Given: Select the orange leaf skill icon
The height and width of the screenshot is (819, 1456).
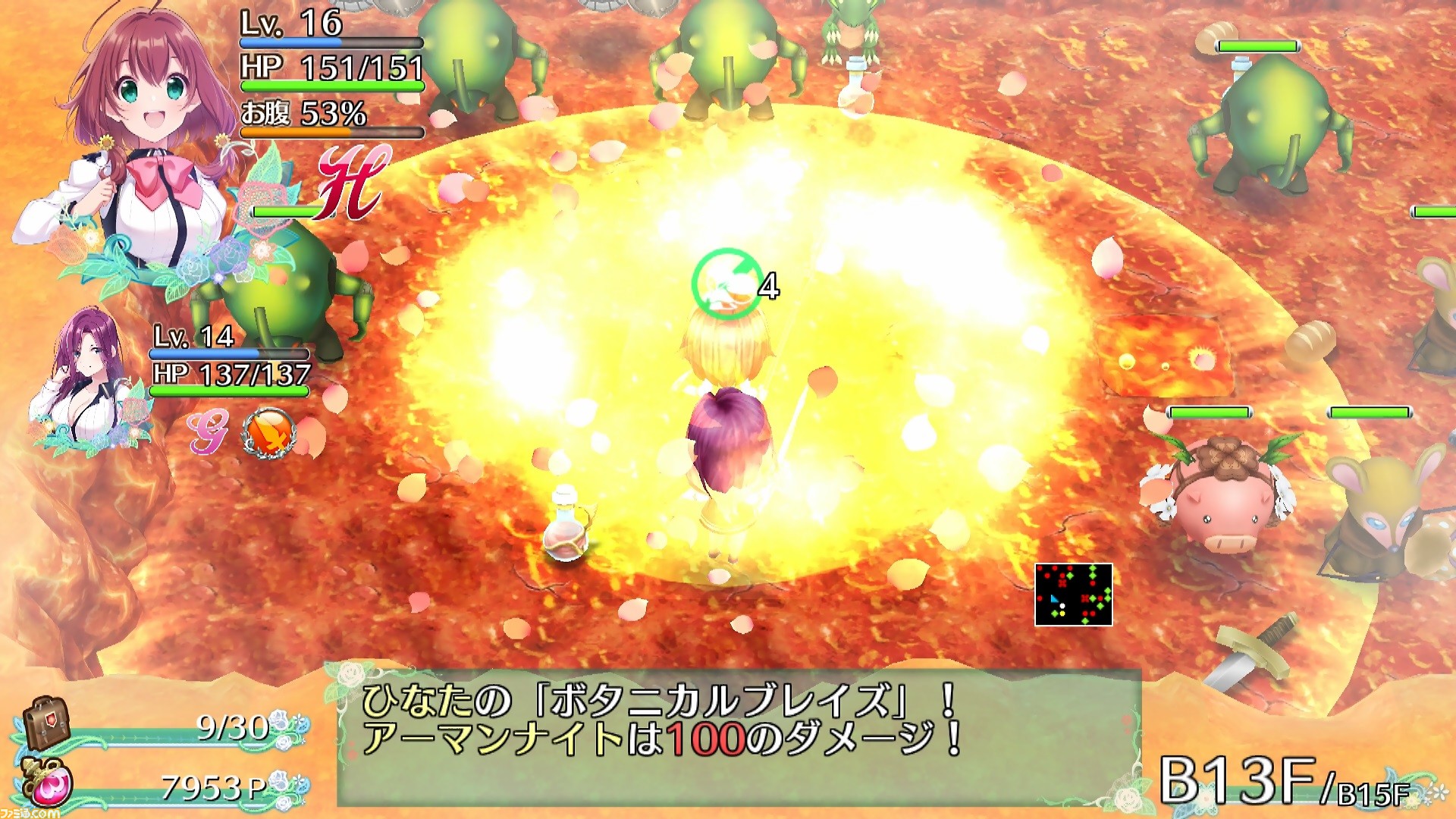Looking at the screenshot, I should (x=267, y=433).
